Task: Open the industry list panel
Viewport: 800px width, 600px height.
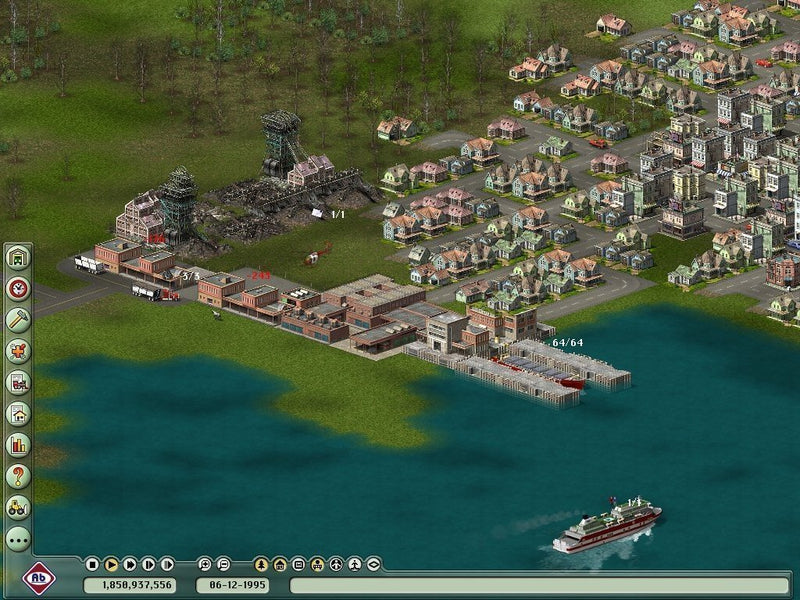Action: click(18, 382)
